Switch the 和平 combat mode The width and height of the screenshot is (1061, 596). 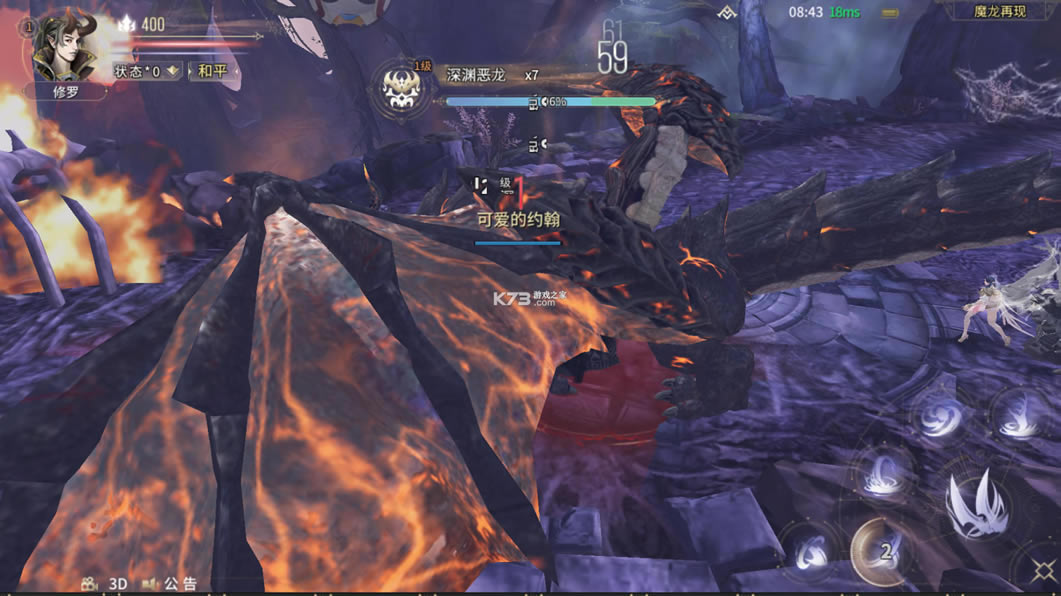click(212, 71)
